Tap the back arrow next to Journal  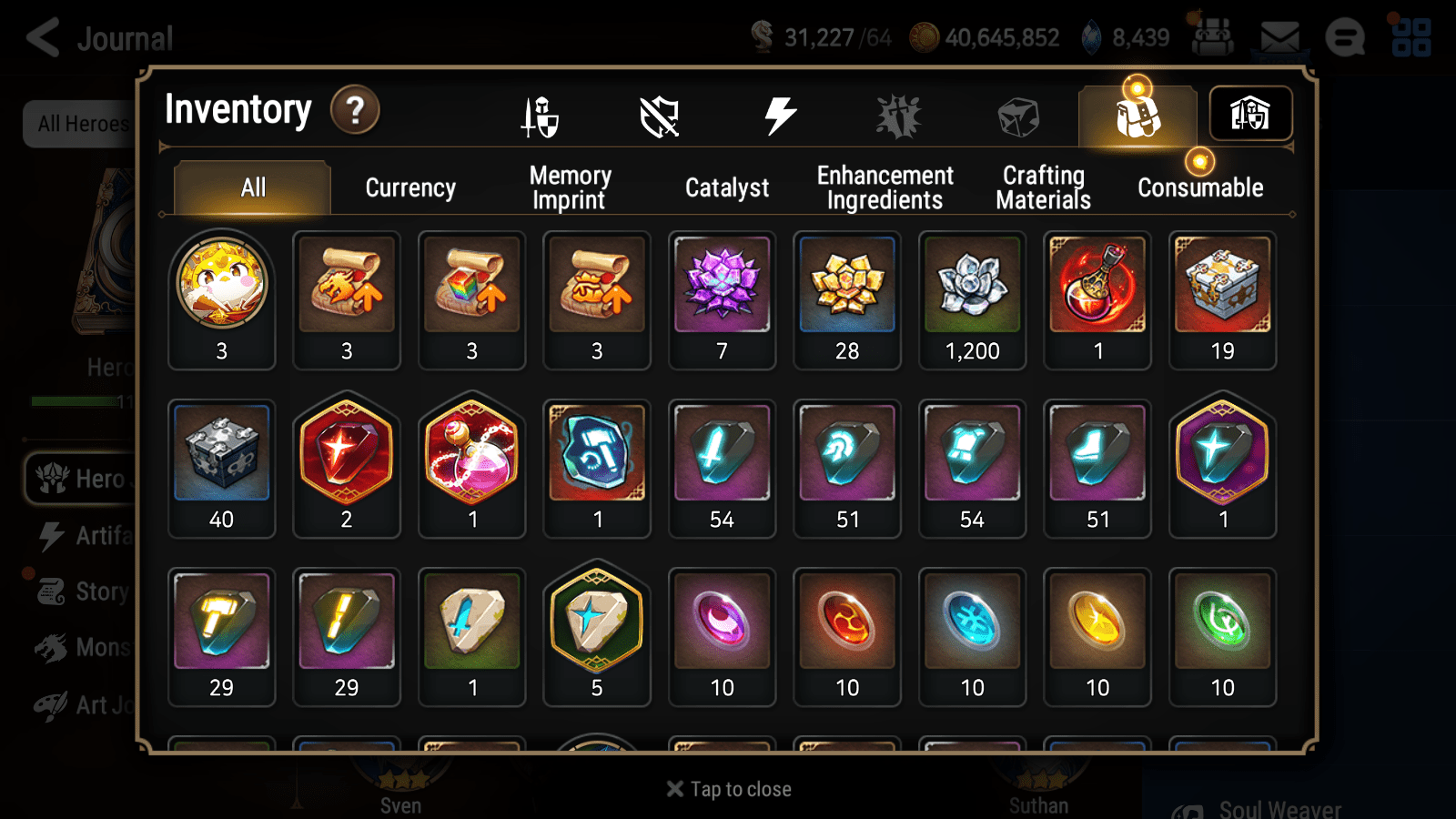tap(40, 36)
